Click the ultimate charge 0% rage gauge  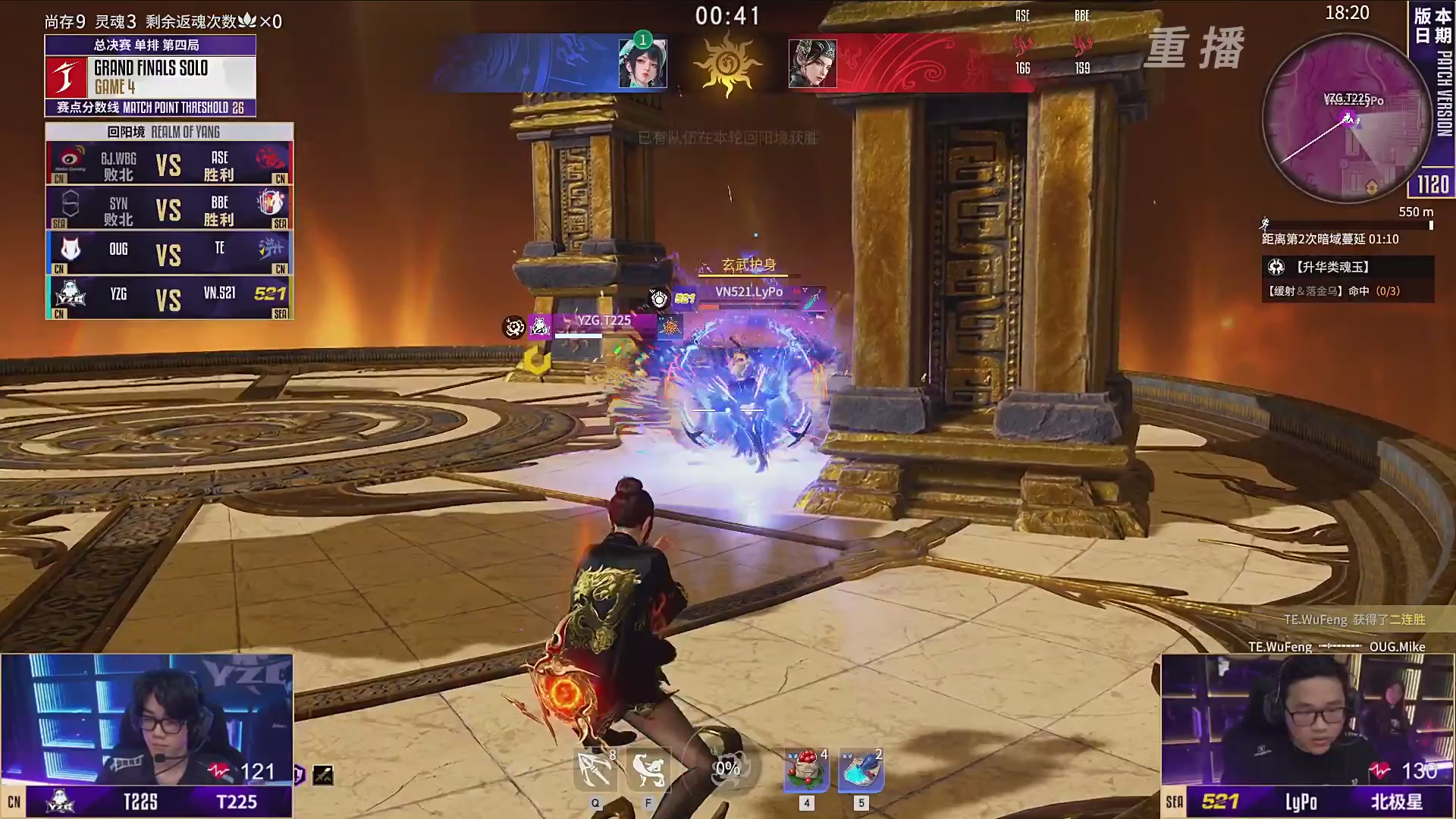727,768
